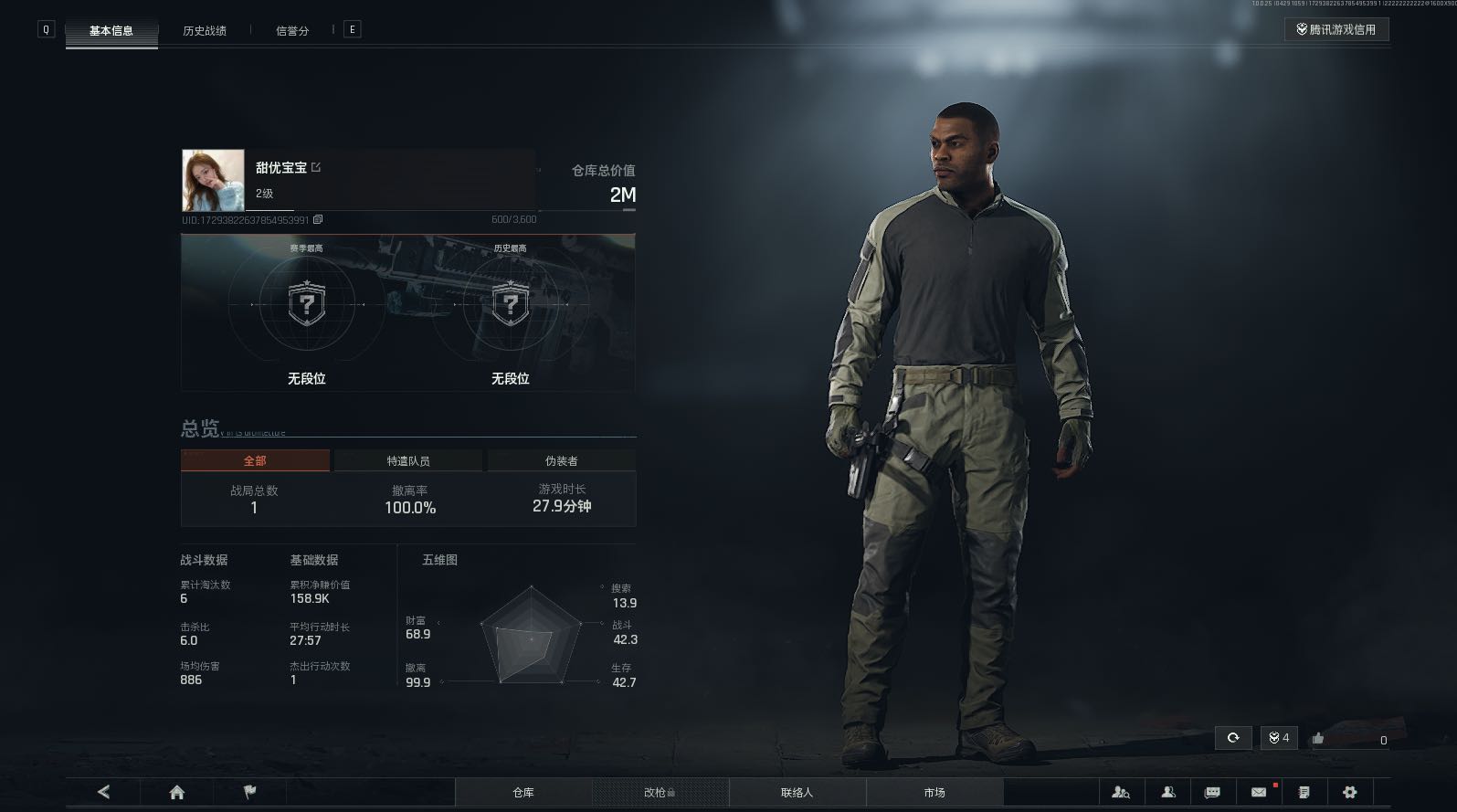The image size is (1457, 812).
Task: Click the player avatar portrait
Action: click(213, 180)
